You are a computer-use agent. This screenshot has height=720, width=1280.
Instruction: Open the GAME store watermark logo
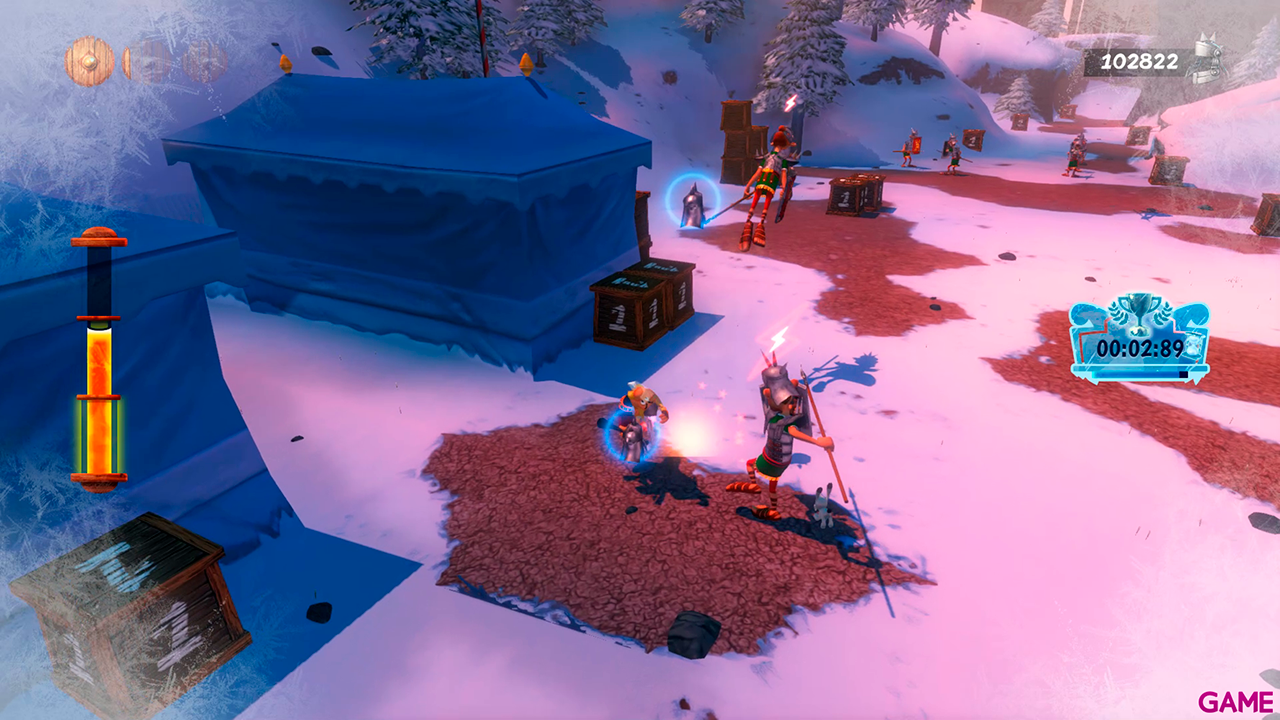(x=1236, y=702)
